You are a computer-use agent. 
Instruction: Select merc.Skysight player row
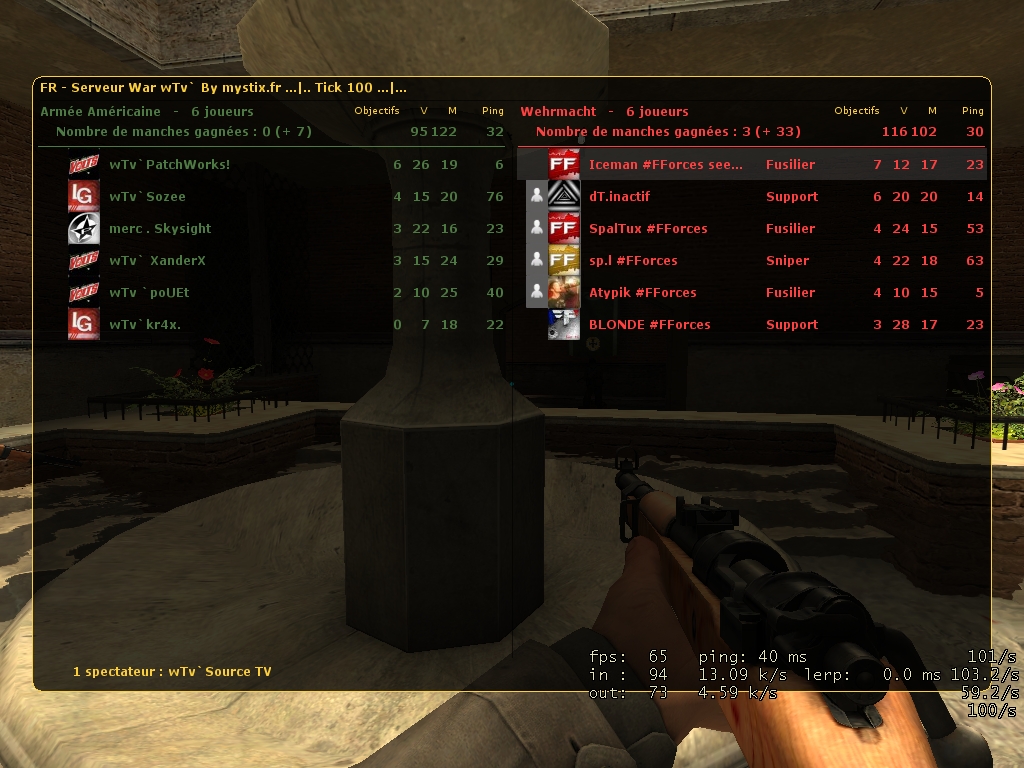[160, 229]
